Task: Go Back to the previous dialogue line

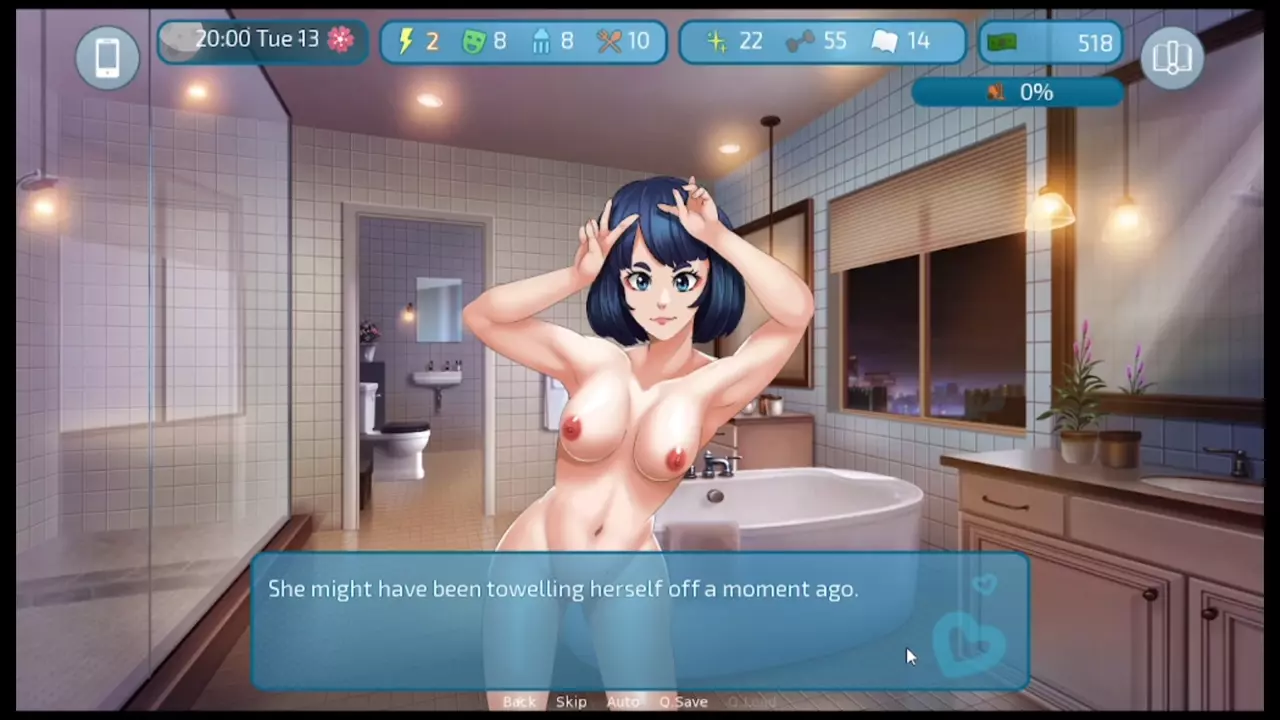Action: (x=519, y=702)
